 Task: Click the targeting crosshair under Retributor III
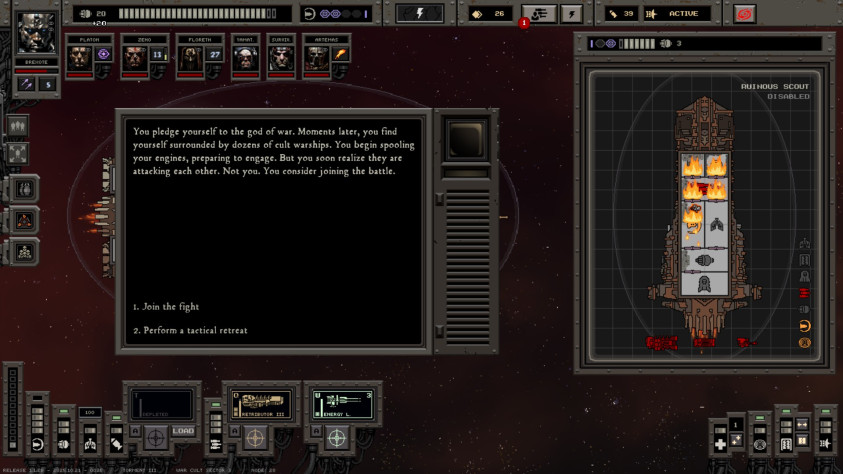257,437
